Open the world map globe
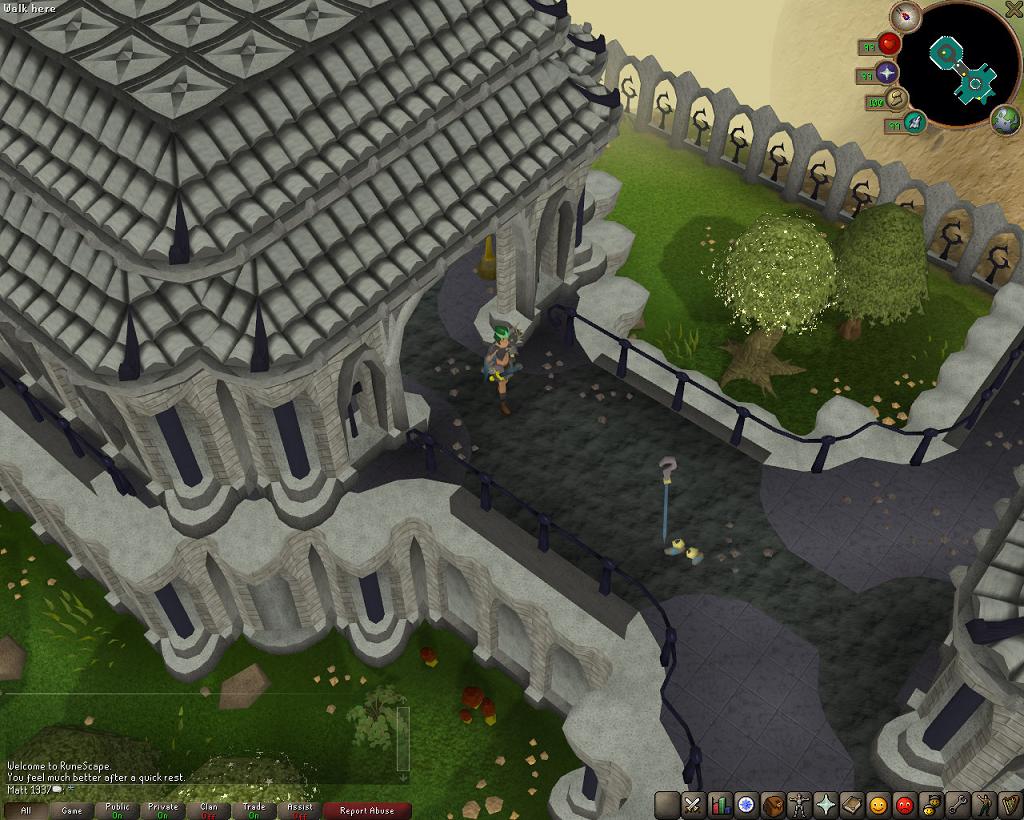1024x820 pixels. point(1006,121)
